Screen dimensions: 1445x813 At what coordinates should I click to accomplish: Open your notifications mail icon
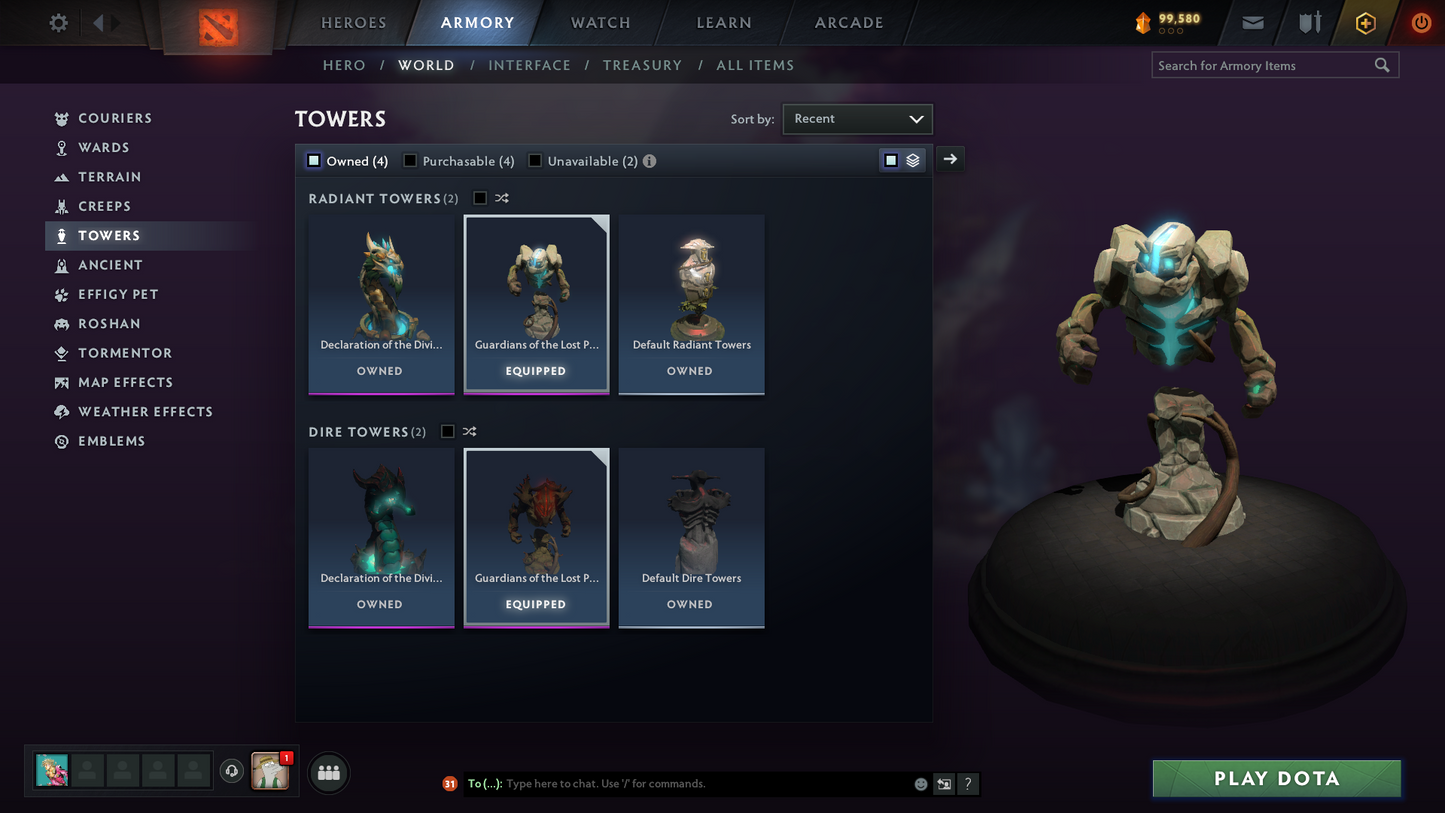pyautogui.click(x=1252, y=22)
